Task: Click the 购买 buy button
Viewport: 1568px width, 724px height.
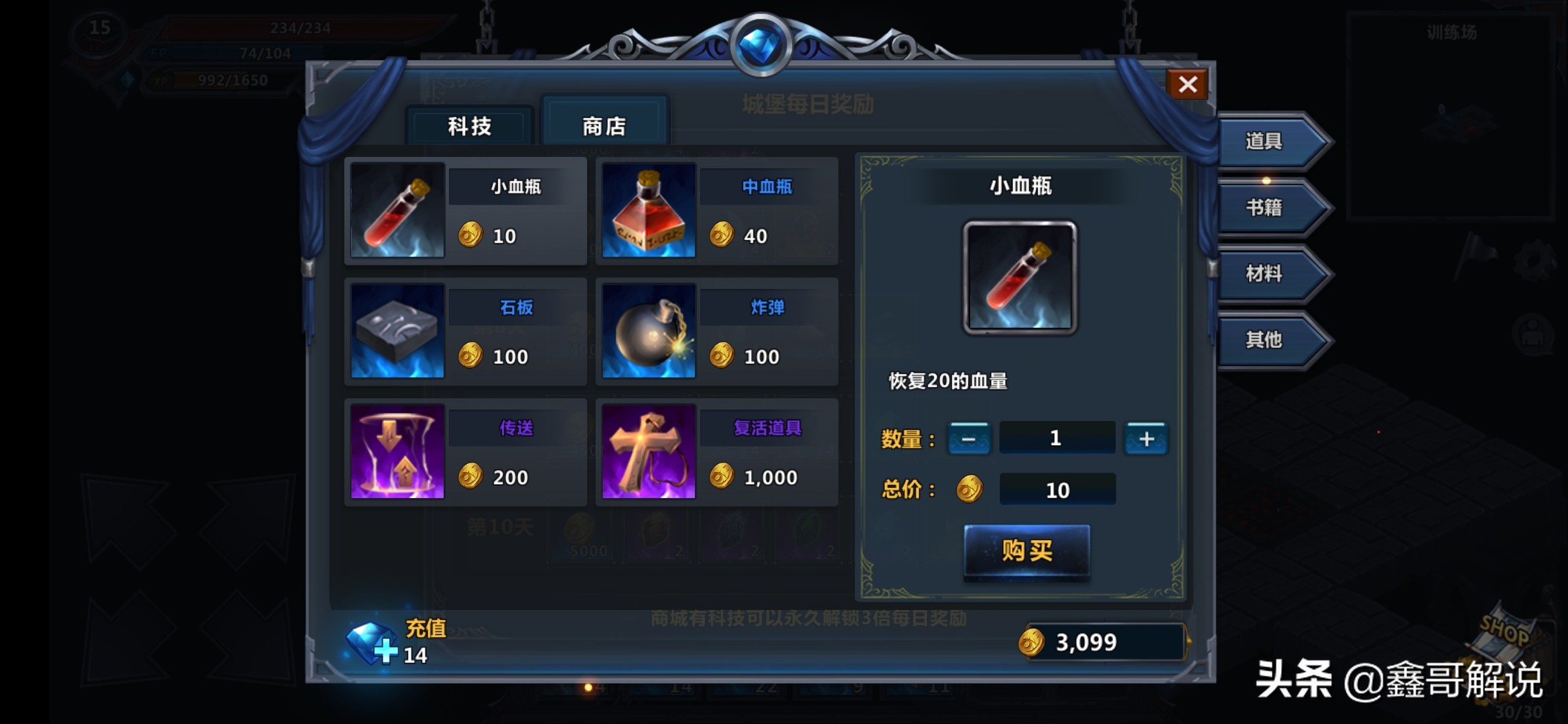Action: click(x=1027, y=551)
